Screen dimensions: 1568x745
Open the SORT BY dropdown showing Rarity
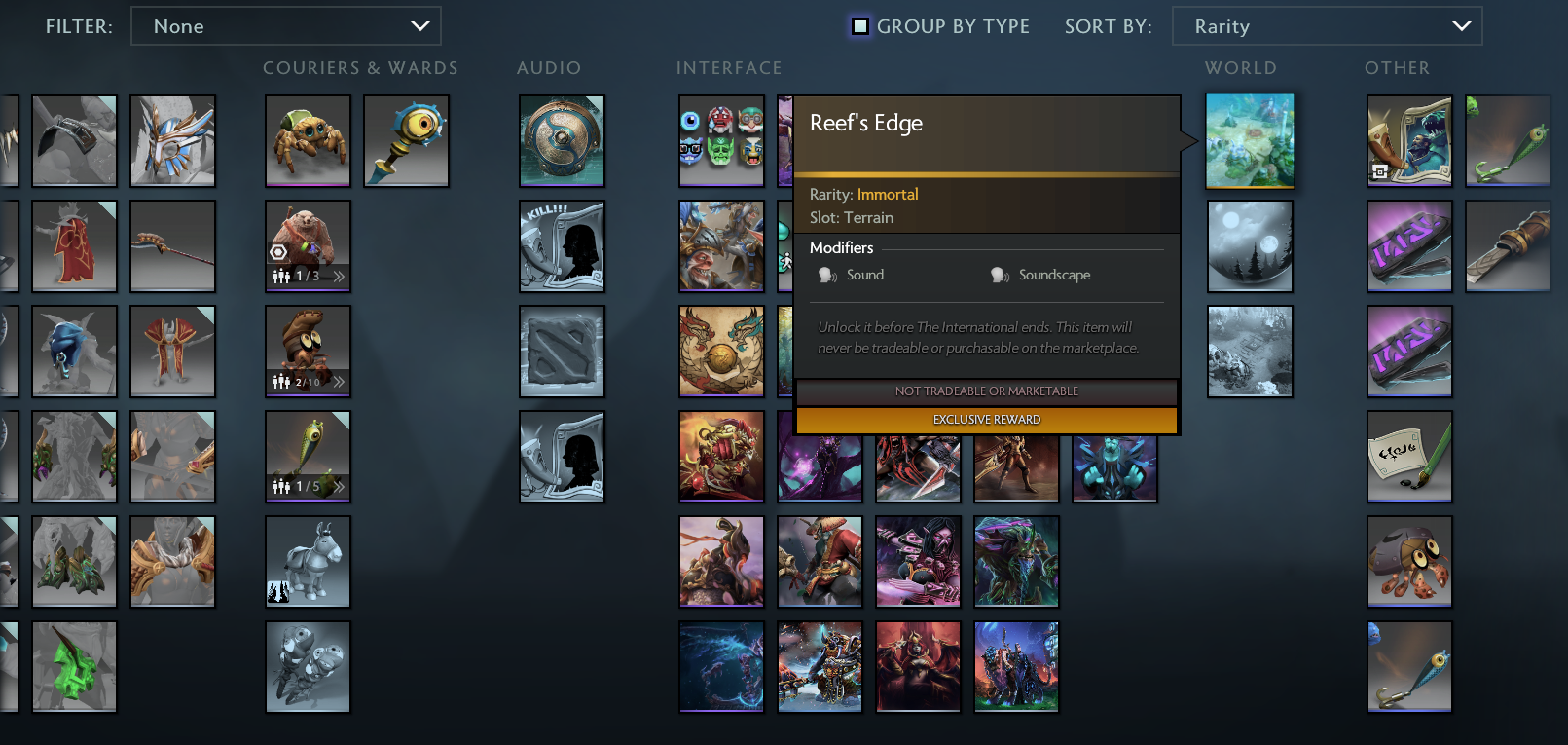[x=1327, y=26]
